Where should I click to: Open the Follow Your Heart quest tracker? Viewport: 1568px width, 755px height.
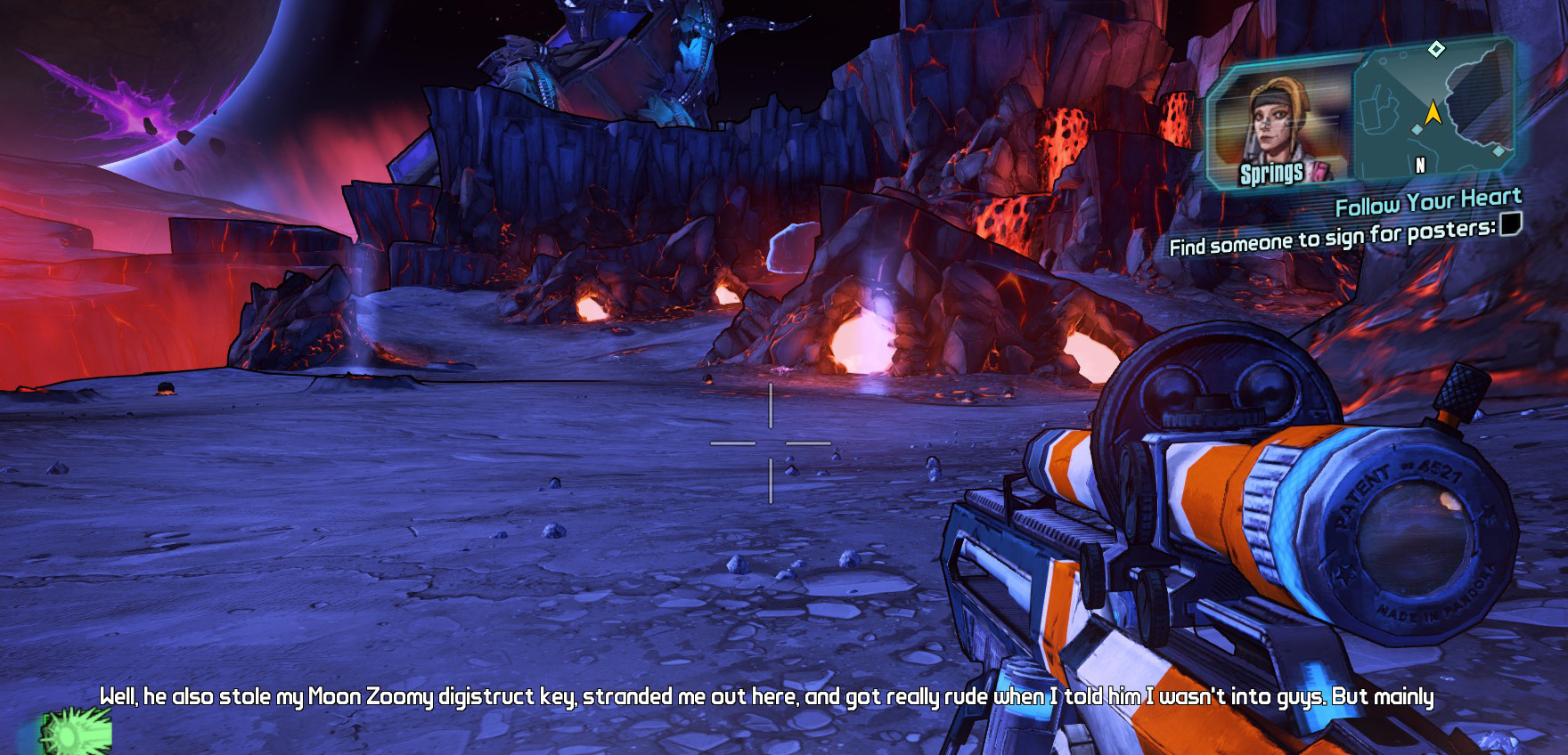1427,203
